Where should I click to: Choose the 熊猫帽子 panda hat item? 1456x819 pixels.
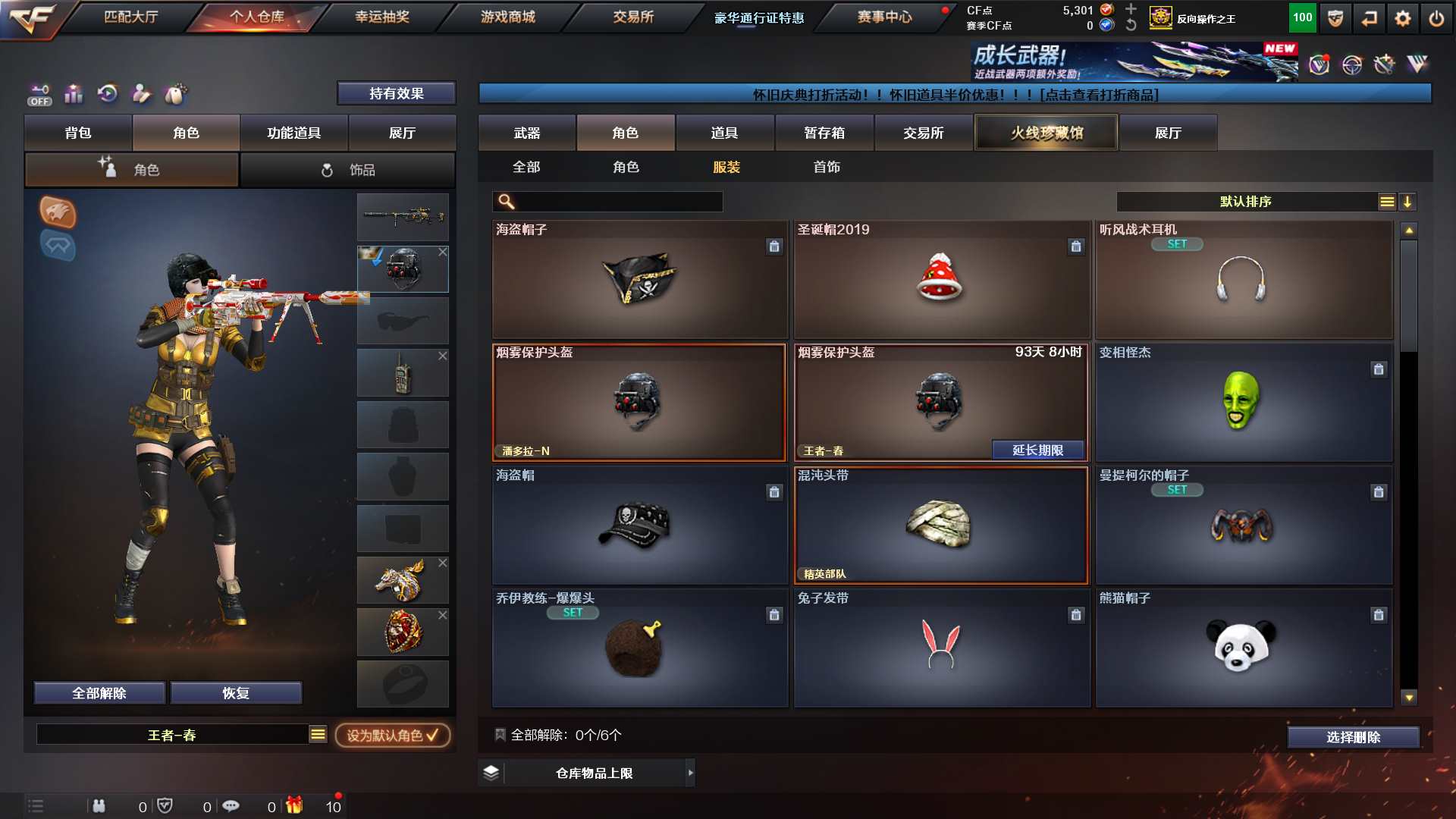coord(1243,648)
